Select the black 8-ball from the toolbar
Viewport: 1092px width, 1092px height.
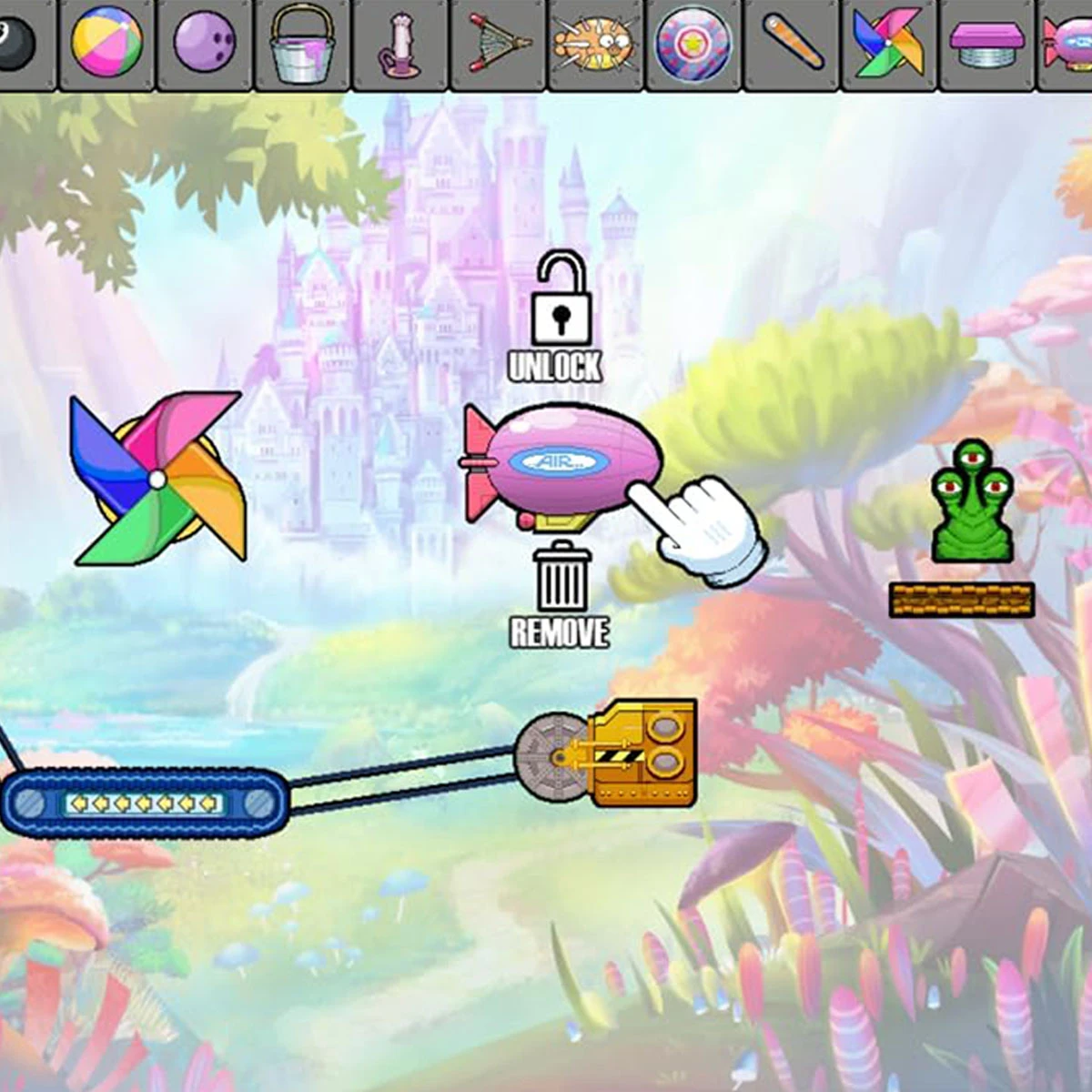point(16,43)
